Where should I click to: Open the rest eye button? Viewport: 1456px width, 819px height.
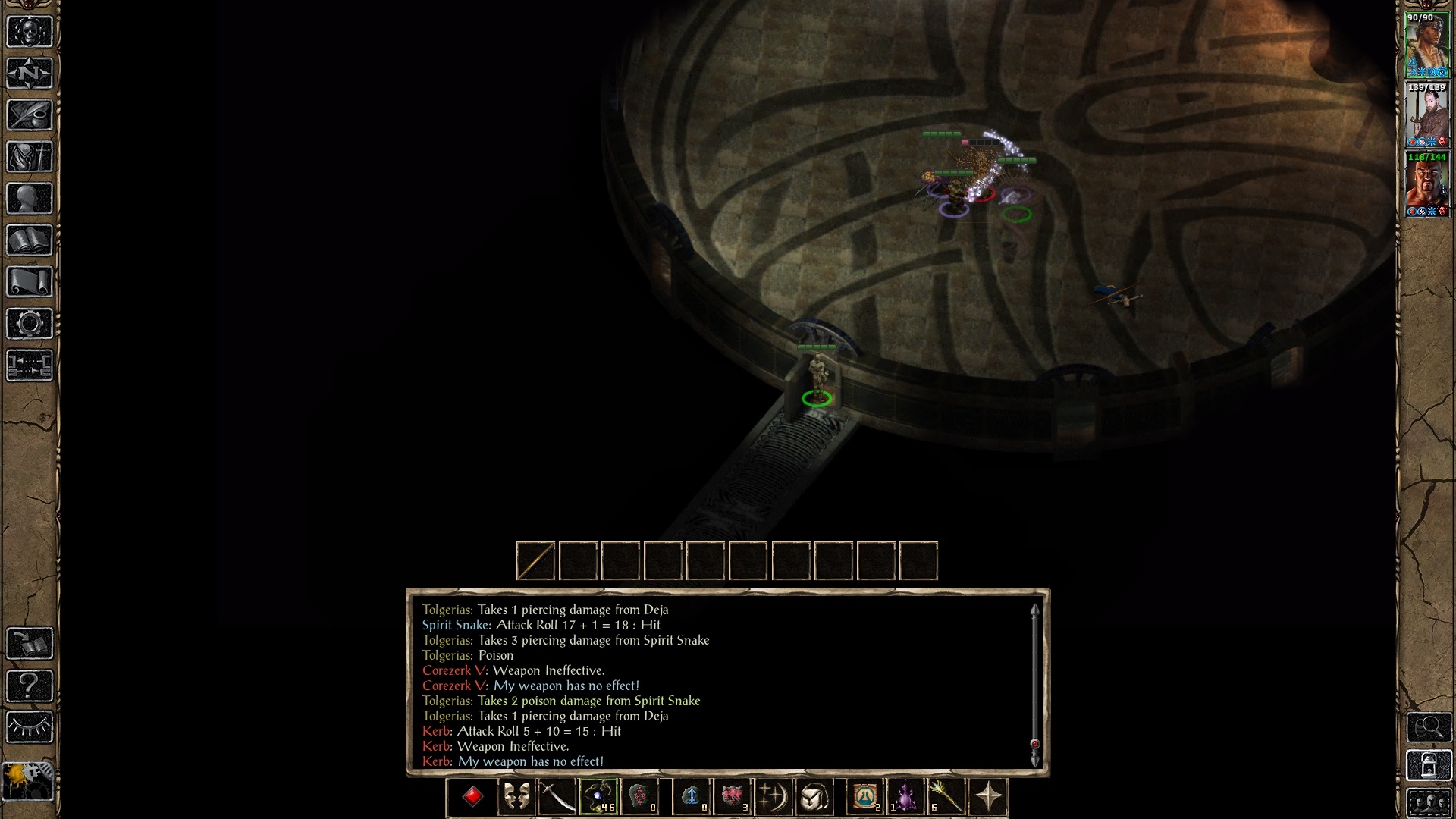click(30, 728)
